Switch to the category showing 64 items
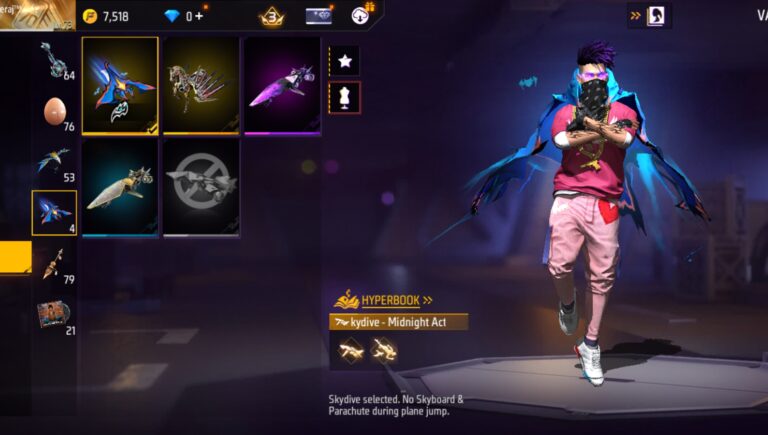This screenshot has height=435, width=768. [x=54, y=60]
